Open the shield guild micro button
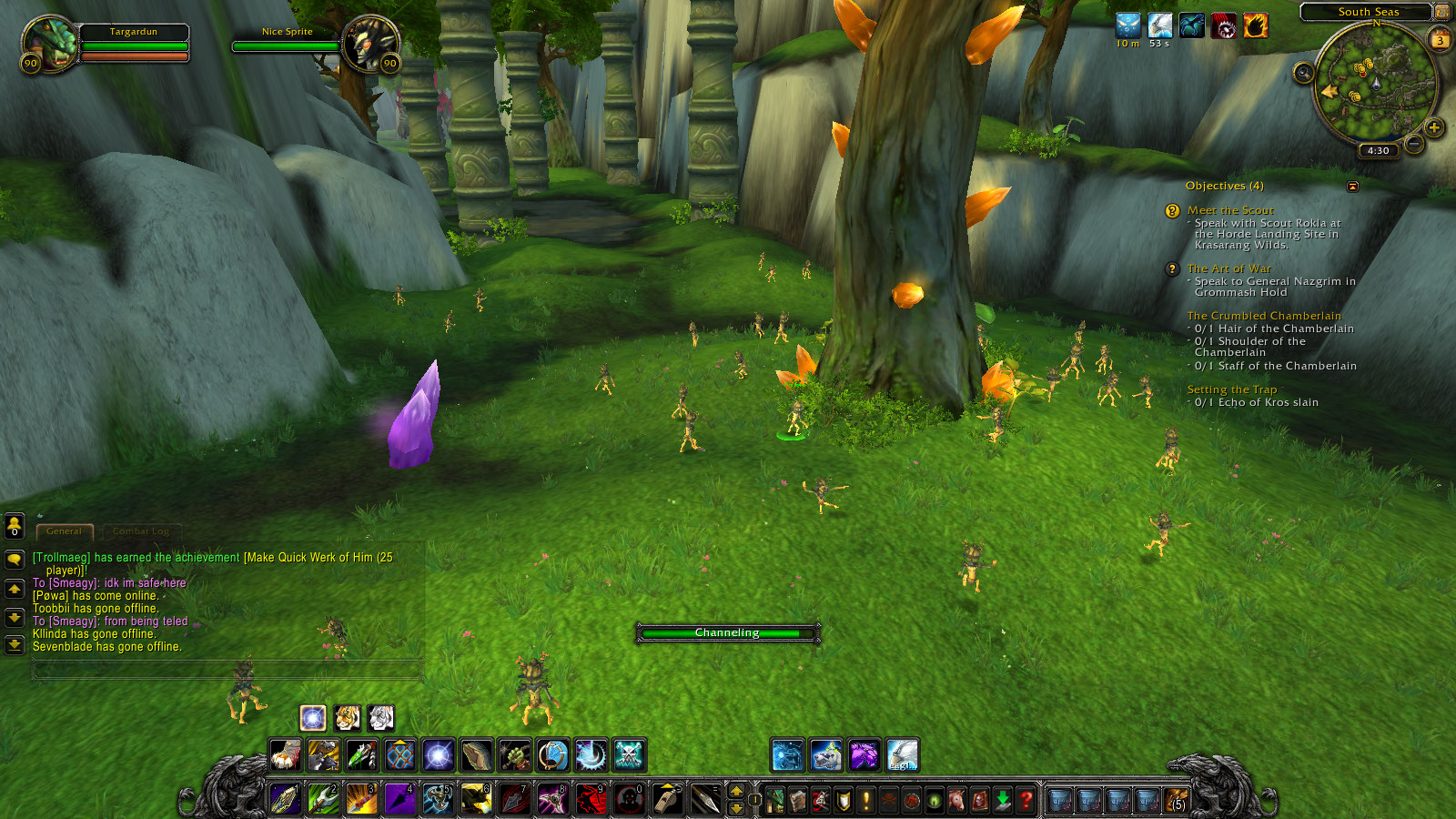This screenshot has height=819, width=1456. click(x=844, y=800)
